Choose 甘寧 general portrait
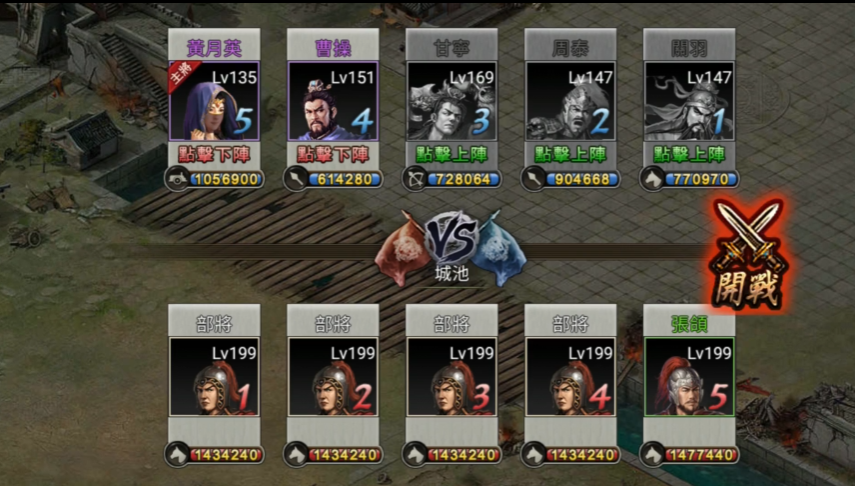This screenshot has width=855, height=486. pos(452,101)
